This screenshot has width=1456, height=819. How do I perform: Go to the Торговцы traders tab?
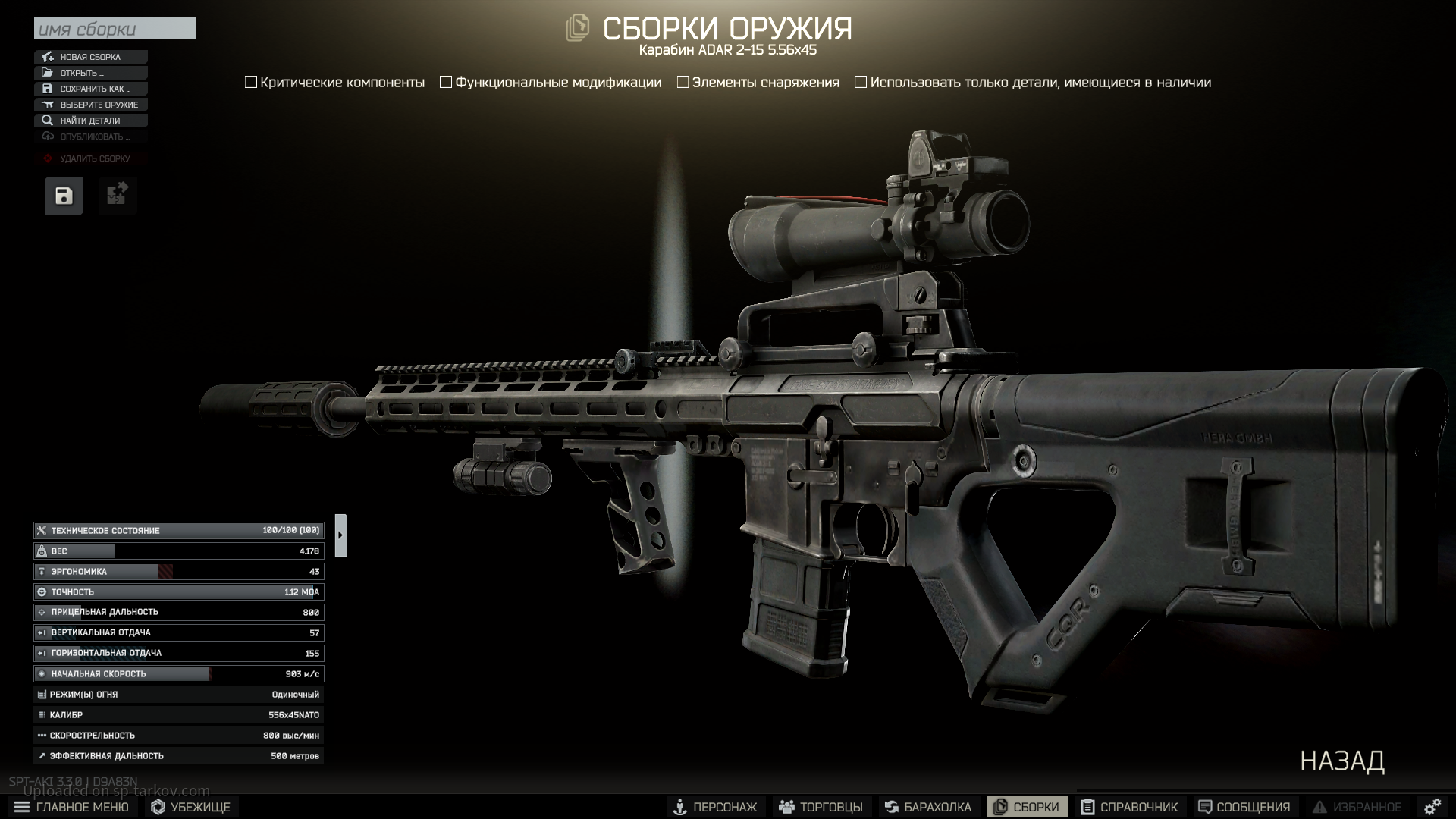[x=821, y=807]
